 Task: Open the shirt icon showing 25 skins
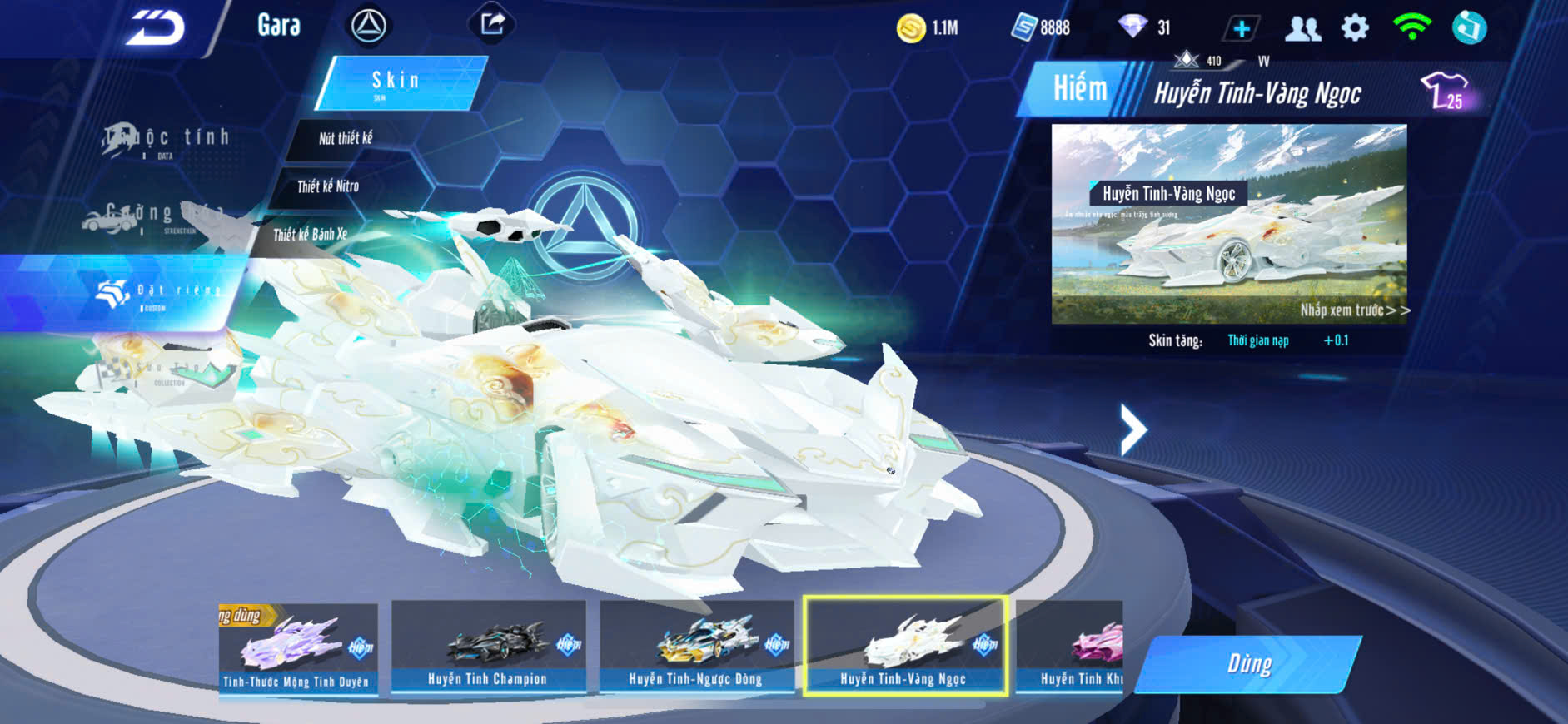[x=1446, y=91]
